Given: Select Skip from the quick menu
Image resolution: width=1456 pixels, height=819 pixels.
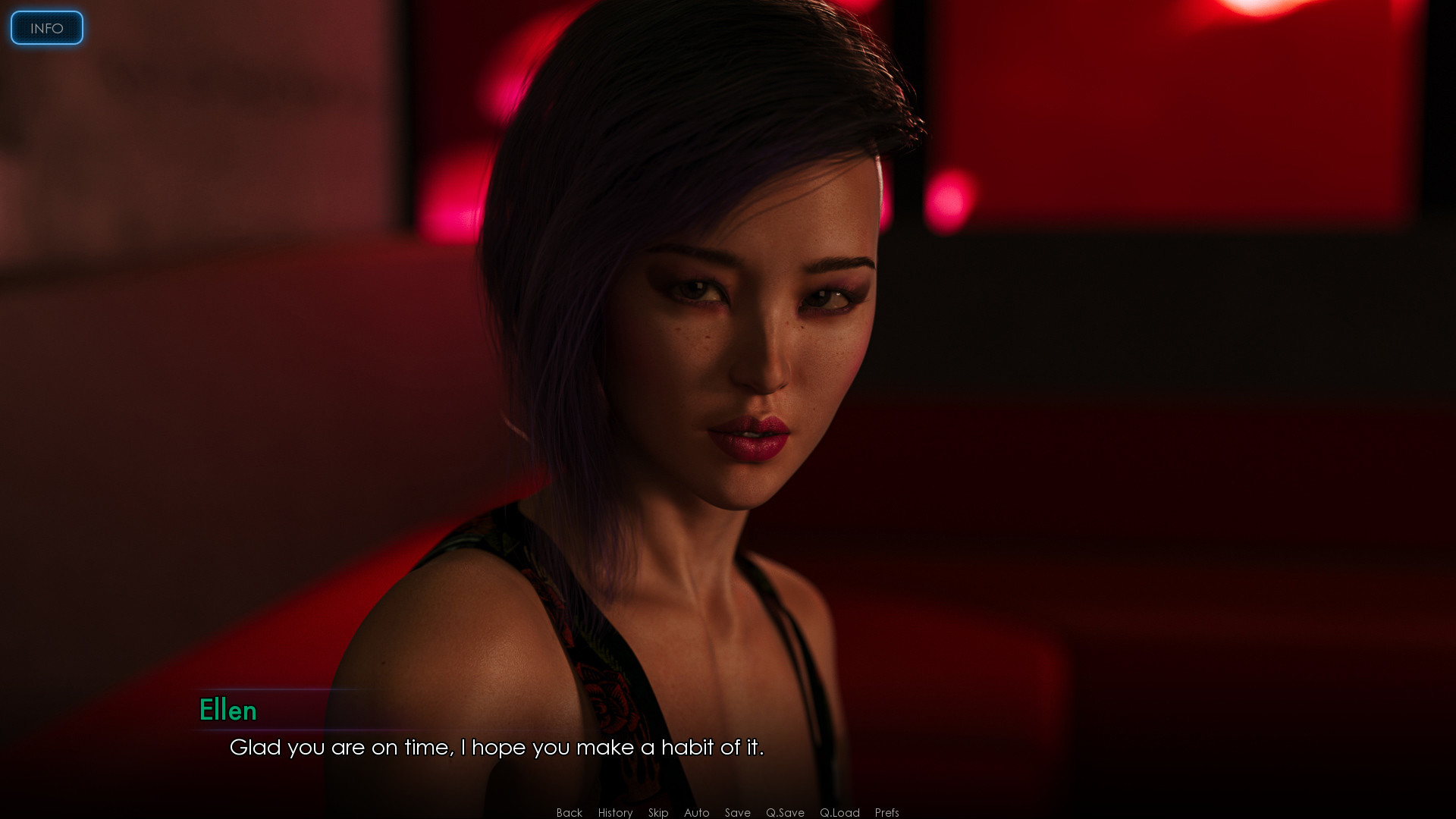Looking at the screenshot, I should (657, 812).
